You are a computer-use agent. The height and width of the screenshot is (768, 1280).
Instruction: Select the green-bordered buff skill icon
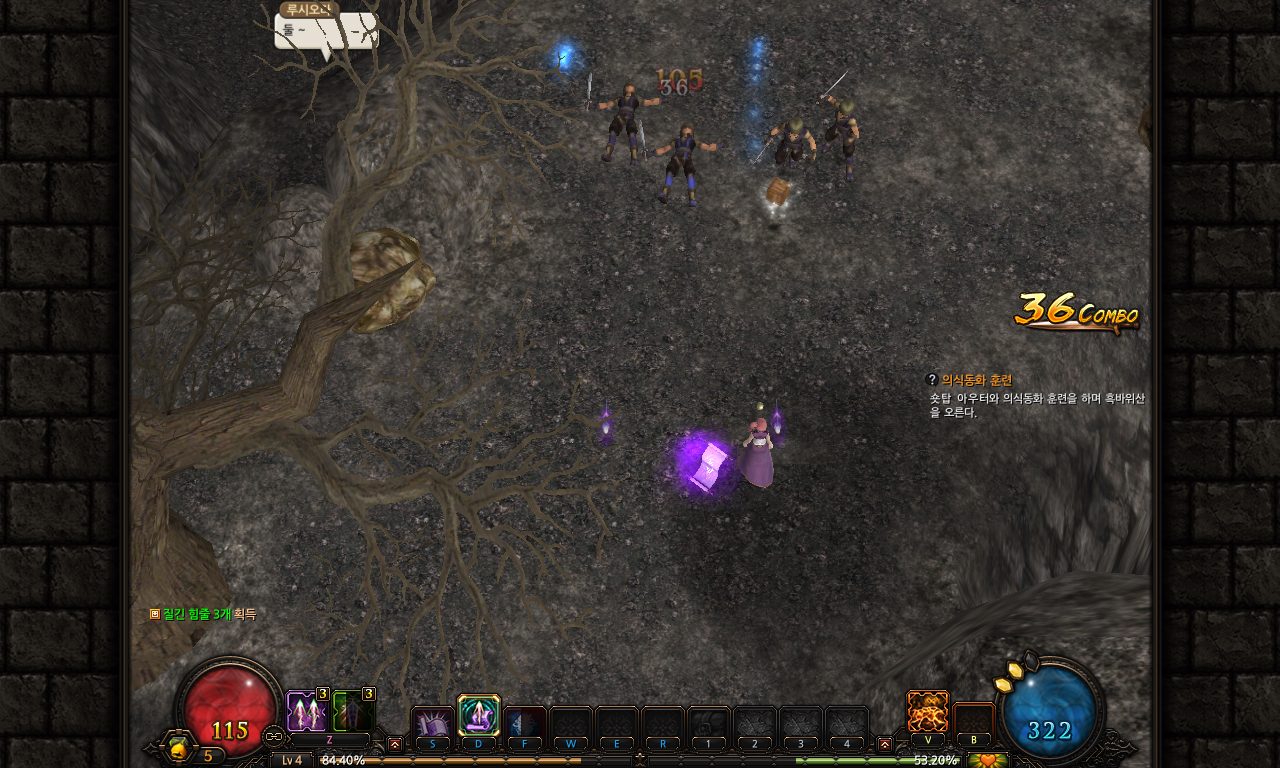coord(353,712)
